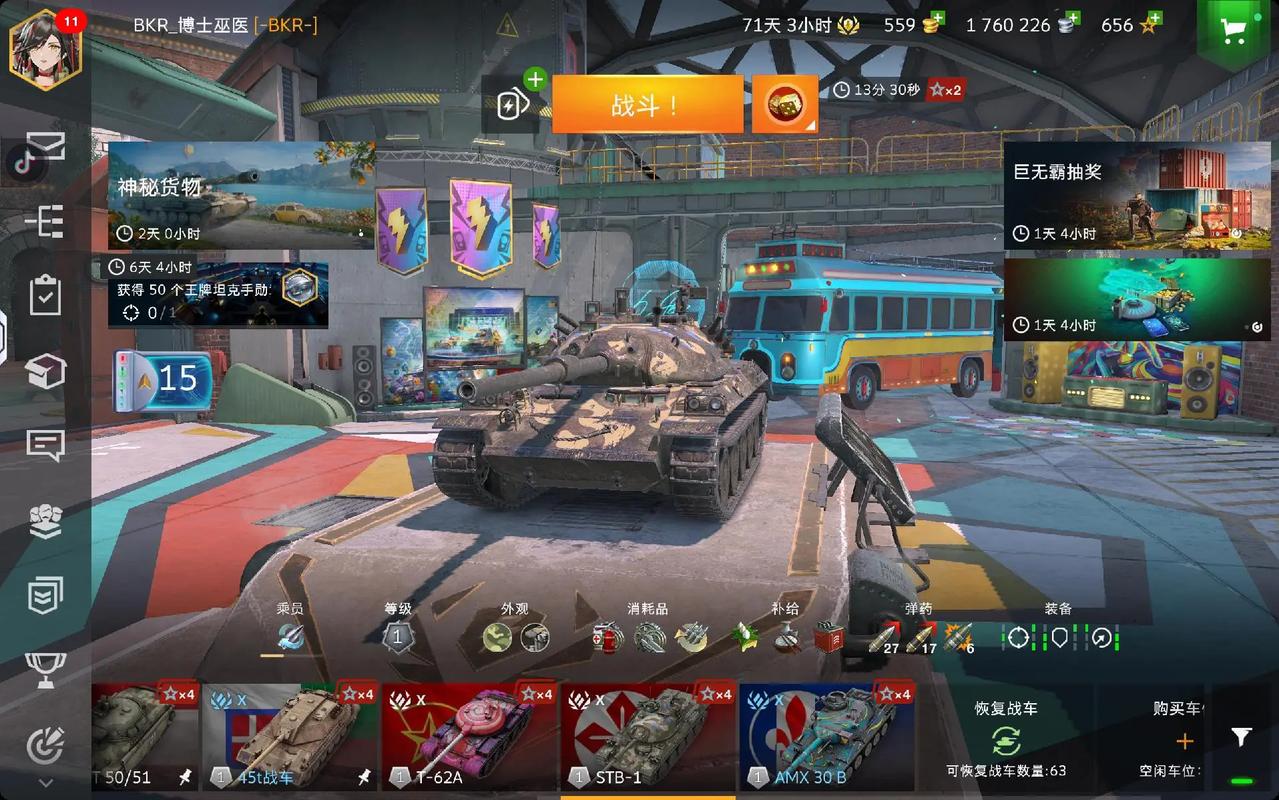Choose the AMX 30 B tank
This screenshot has width=1279, height=800.
826,737
